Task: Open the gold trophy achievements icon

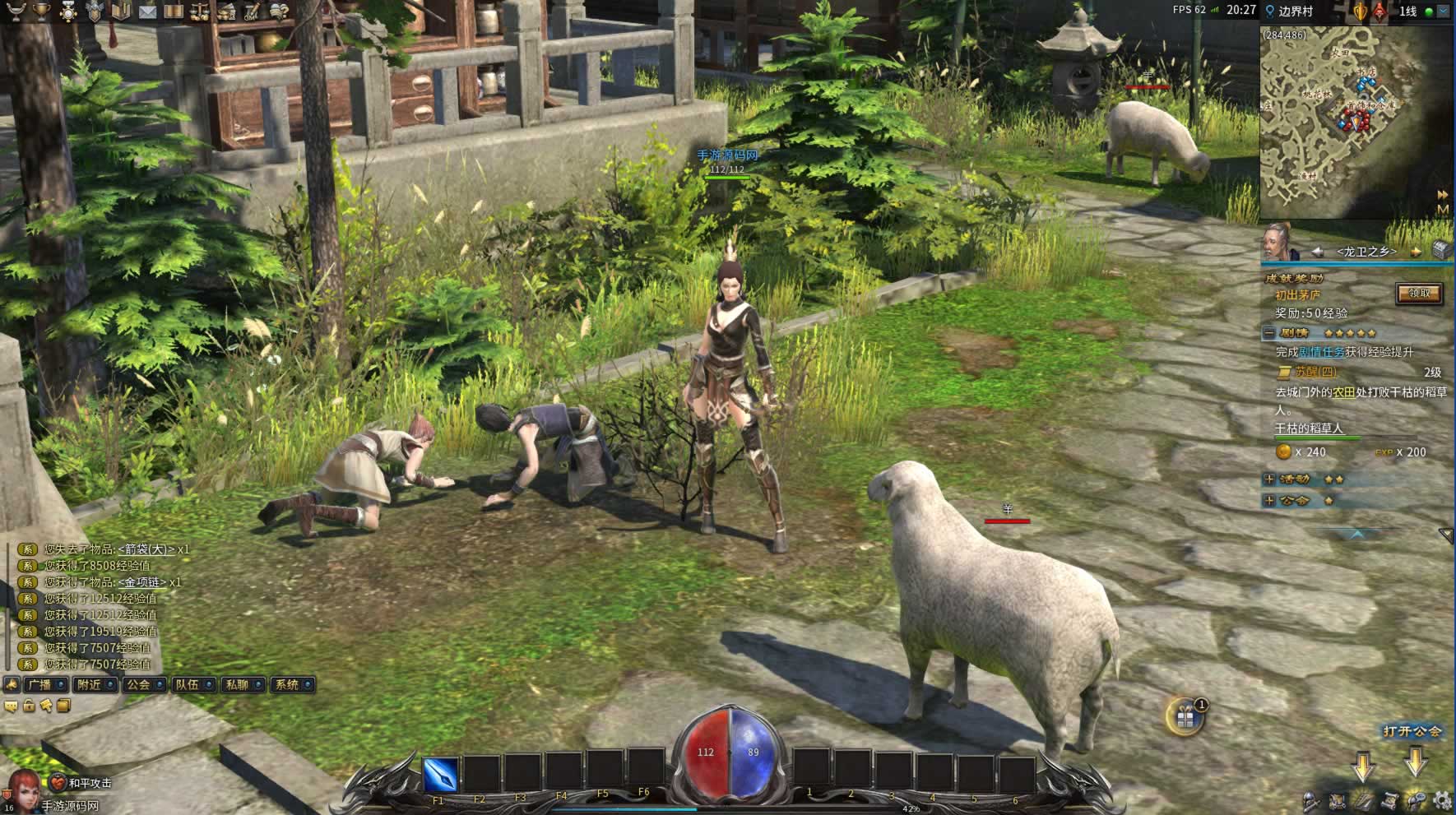Action: pyautogui.click(x=41, y=12)
